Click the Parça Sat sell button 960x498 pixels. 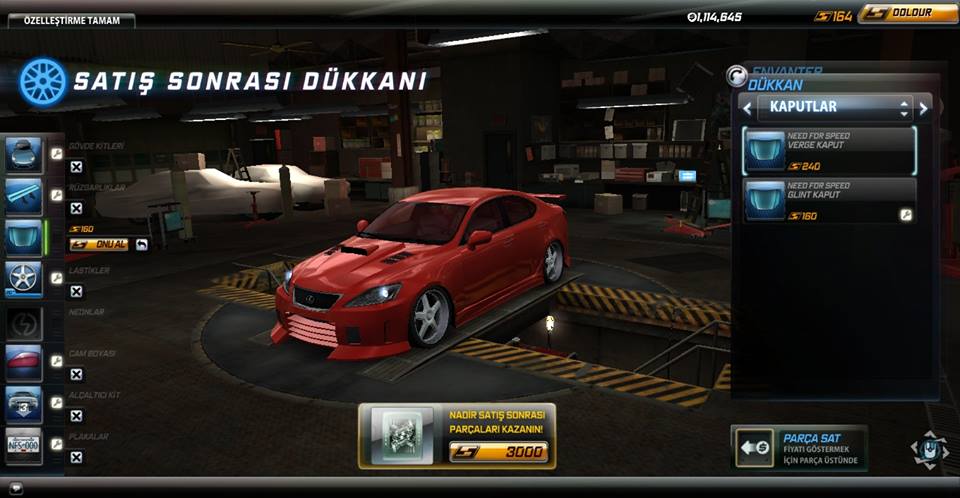point(799,447)
